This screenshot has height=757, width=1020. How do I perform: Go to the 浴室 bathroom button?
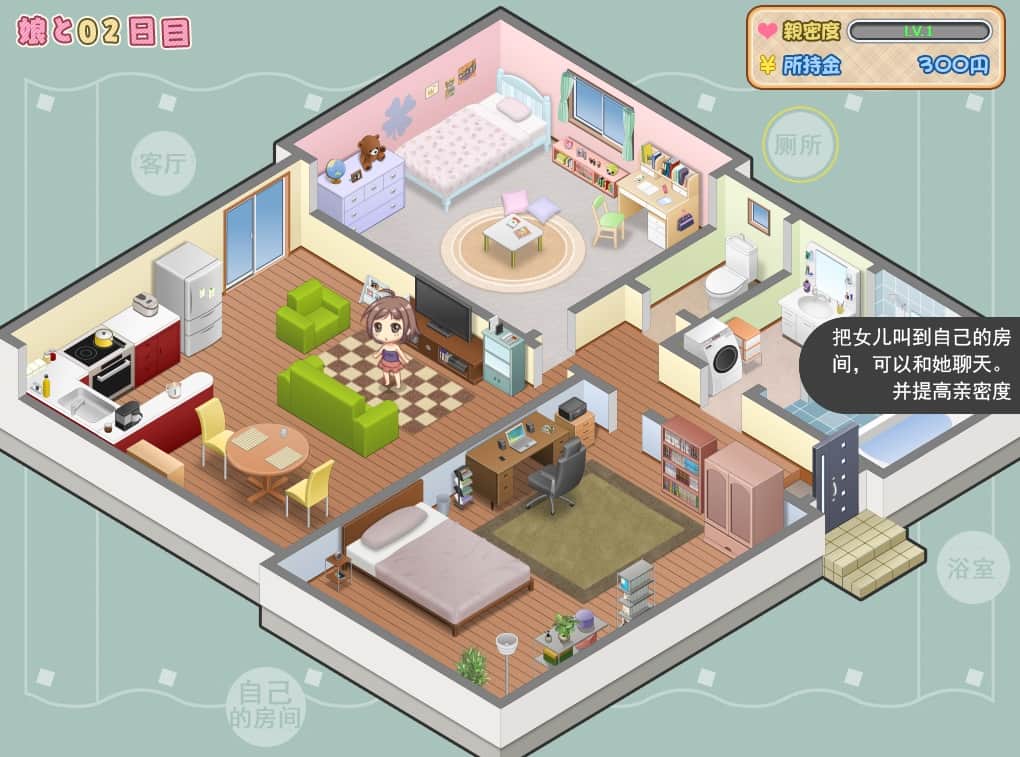pyautogui.click(x=972, y=567)
